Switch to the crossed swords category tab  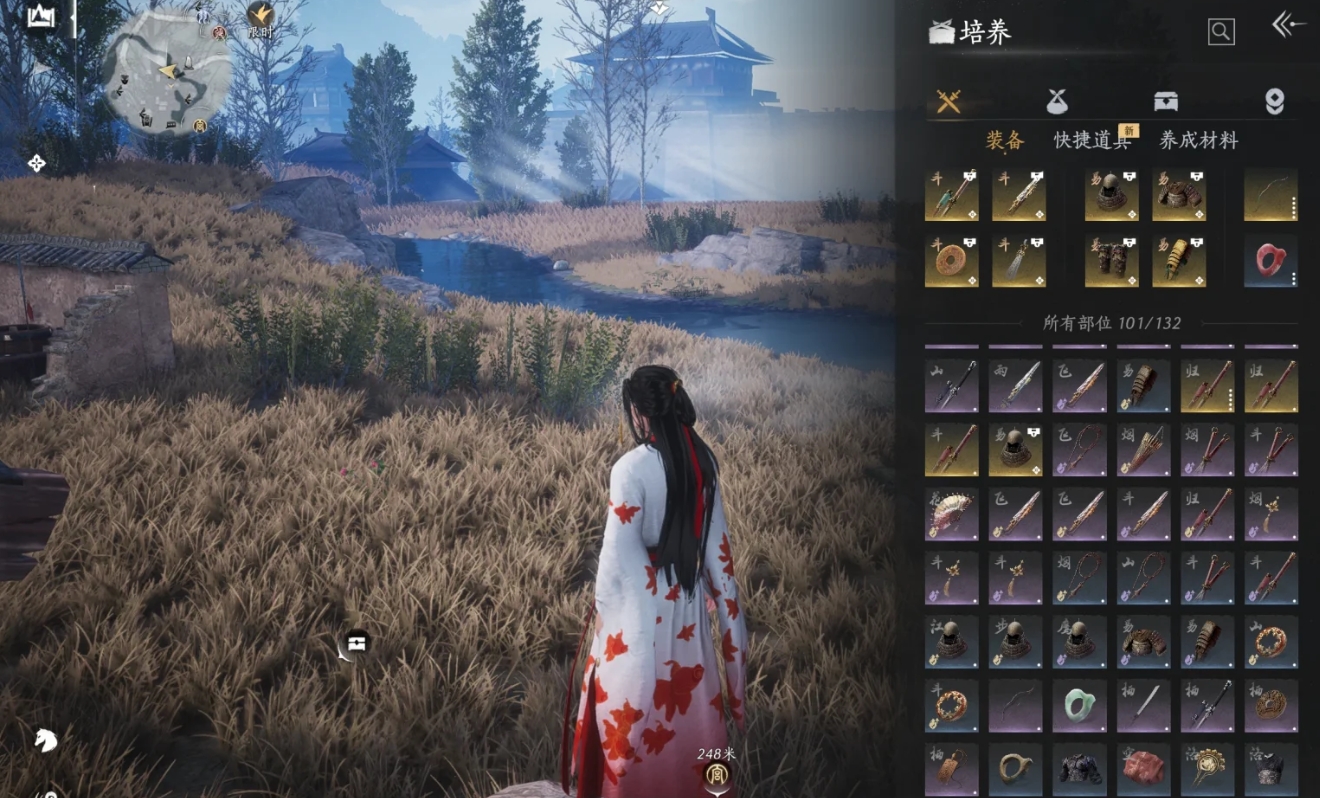[x=948, y=101]
